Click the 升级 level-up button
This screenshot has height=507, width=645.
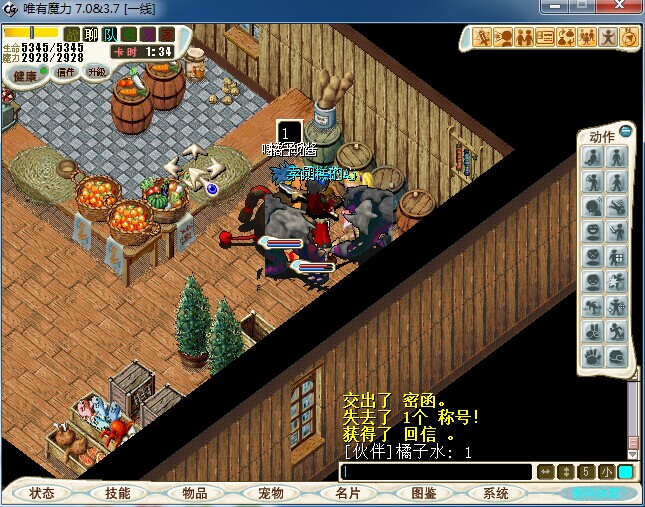click(97, 72)
